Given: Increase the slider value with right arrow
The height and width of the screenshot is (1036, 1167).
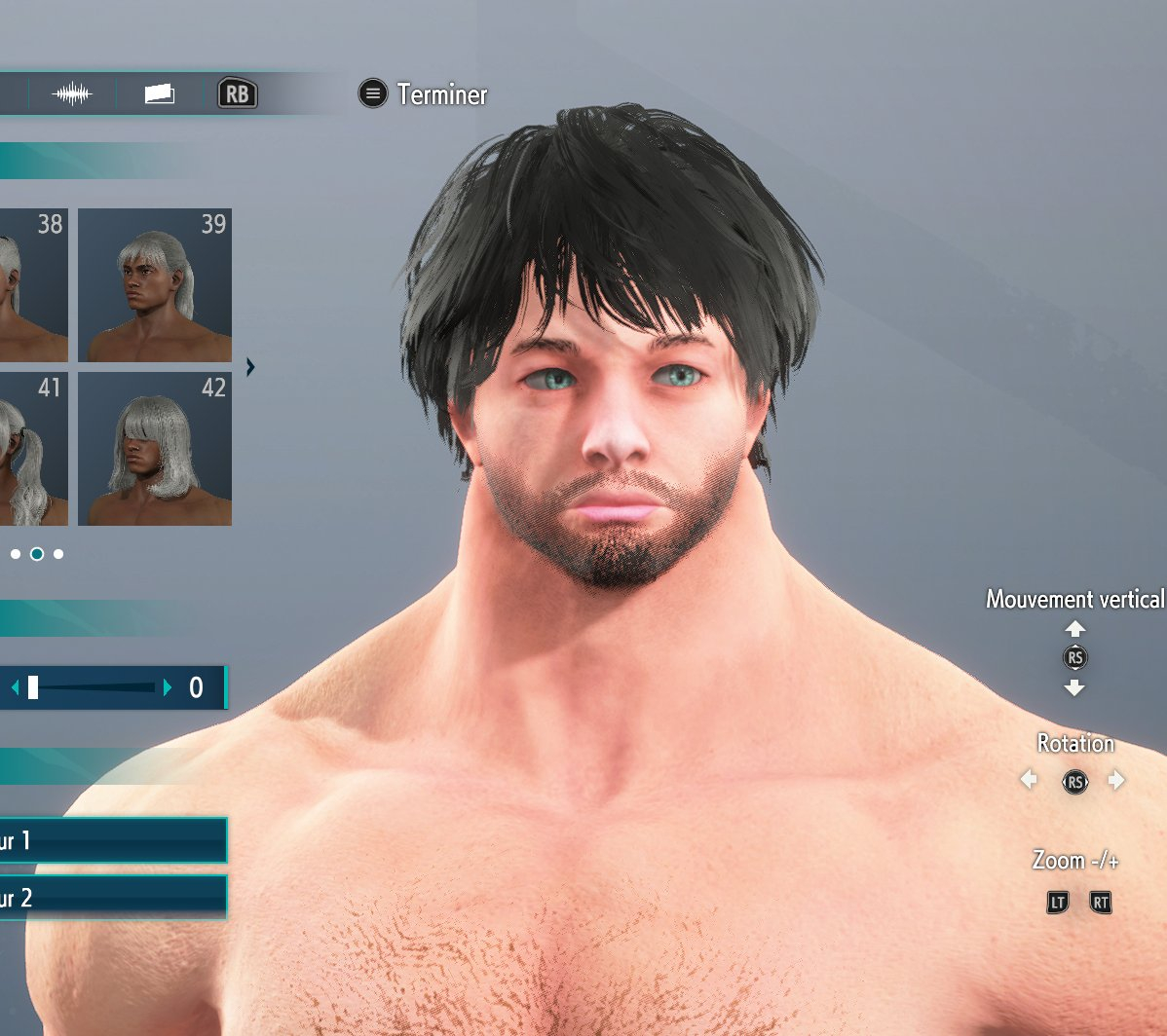Looking at the screenshot, I should point(168,688).
